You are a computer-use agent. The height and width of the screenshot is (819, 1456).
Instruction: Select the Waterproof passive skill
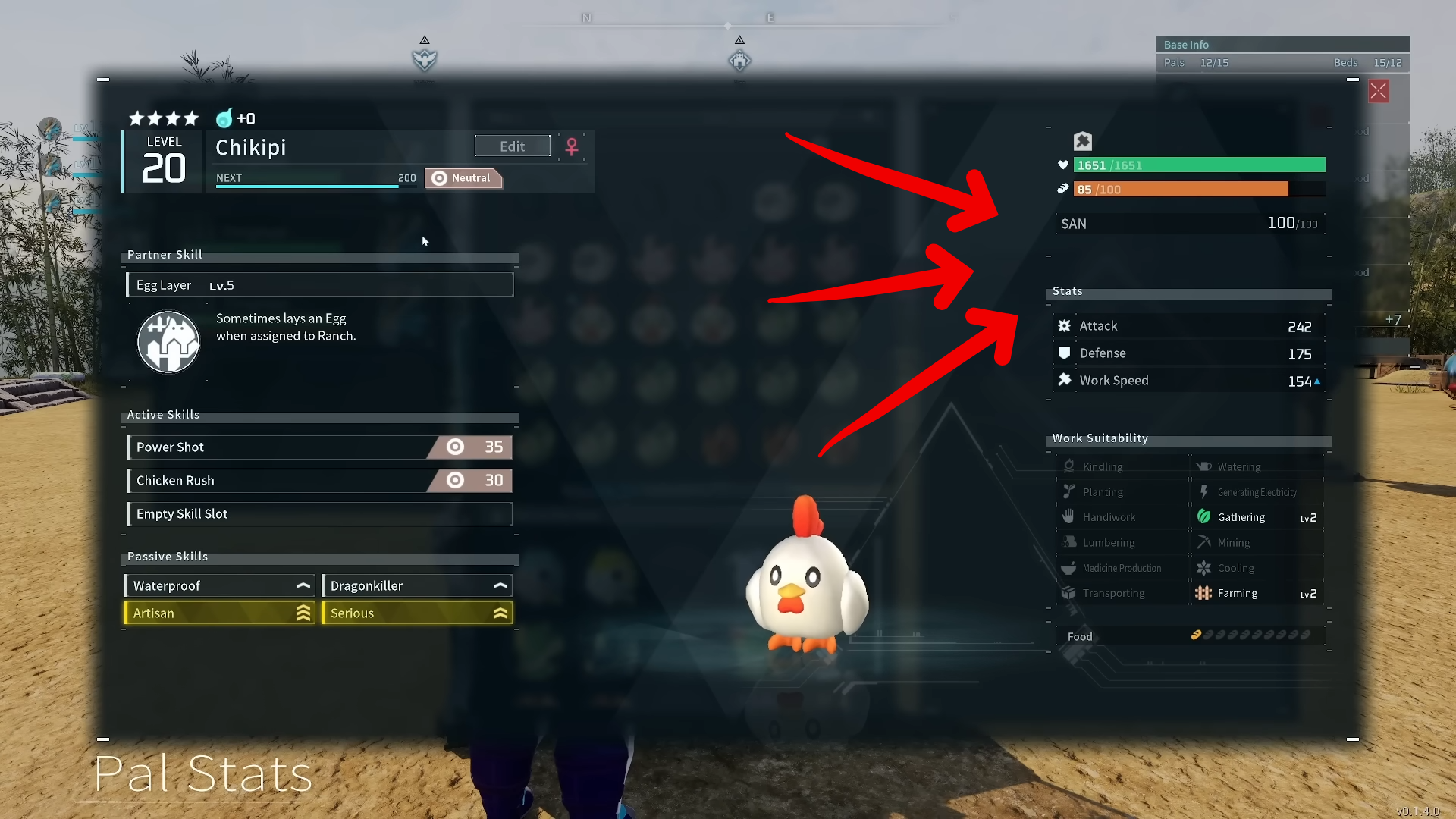[219, 586]
